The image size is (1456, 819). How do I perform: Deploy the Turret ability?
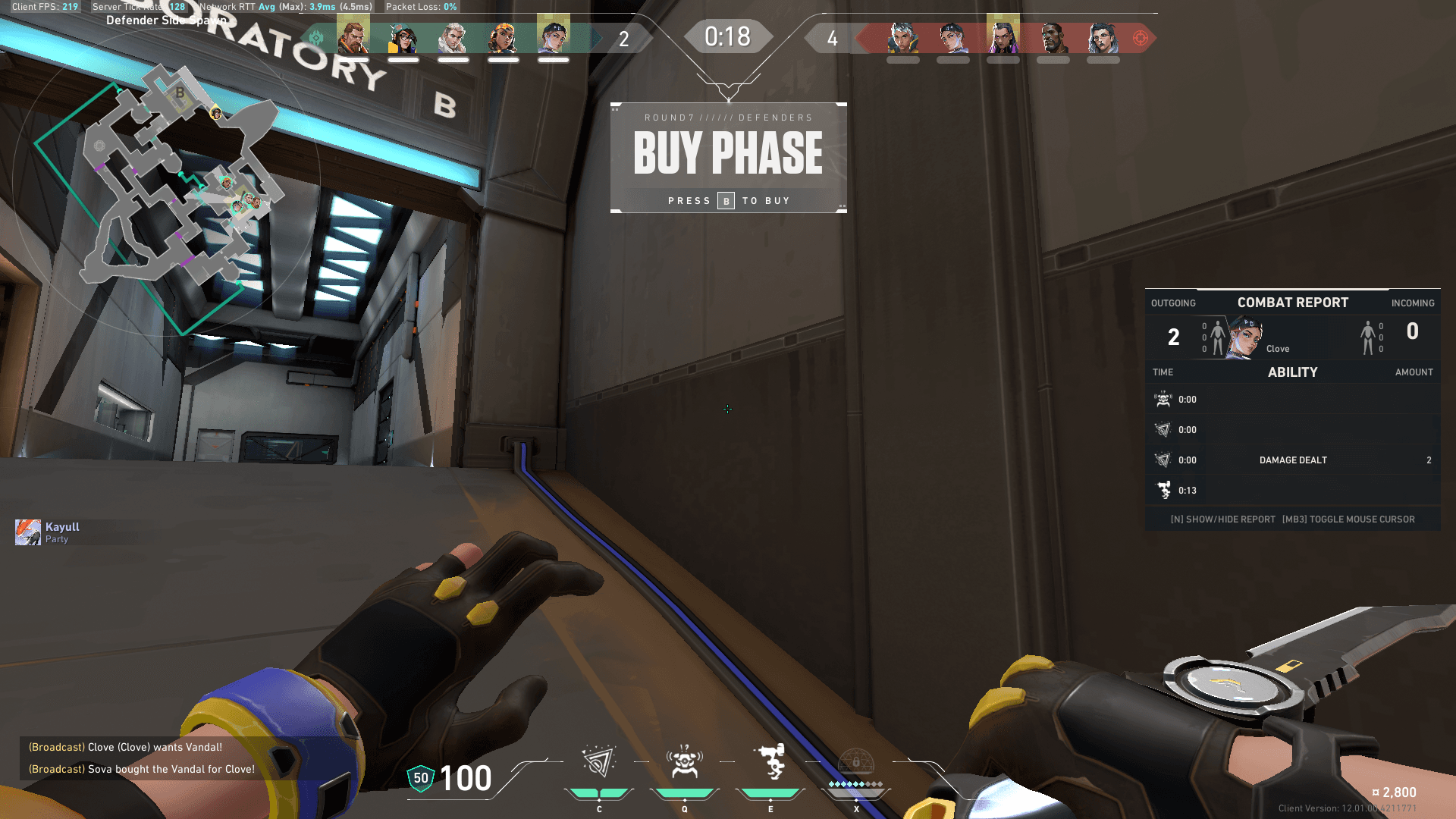[x=770, y=763]
